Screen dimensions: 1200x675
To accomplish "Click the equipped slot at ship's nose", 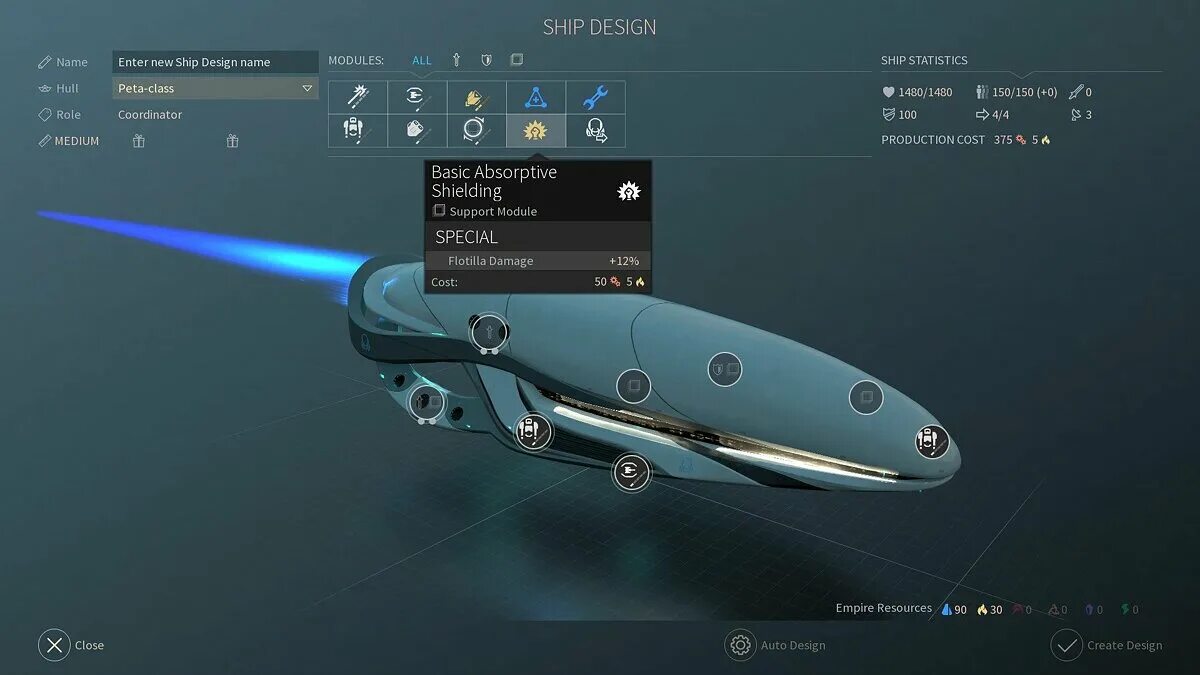I will click(x=931, y=440).
